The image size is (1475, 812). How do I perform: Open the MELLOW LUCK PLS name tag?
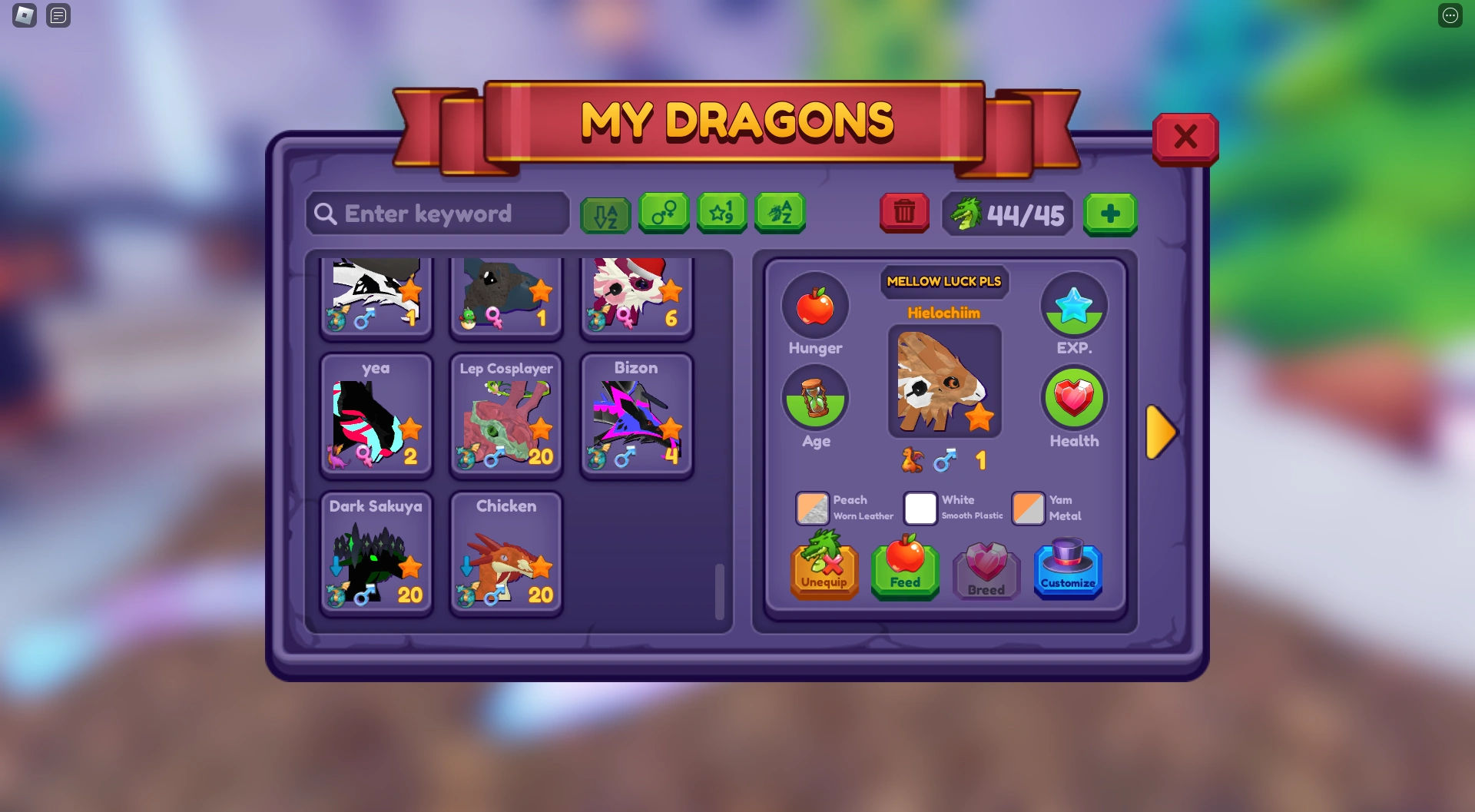click(x=944, y=282)
